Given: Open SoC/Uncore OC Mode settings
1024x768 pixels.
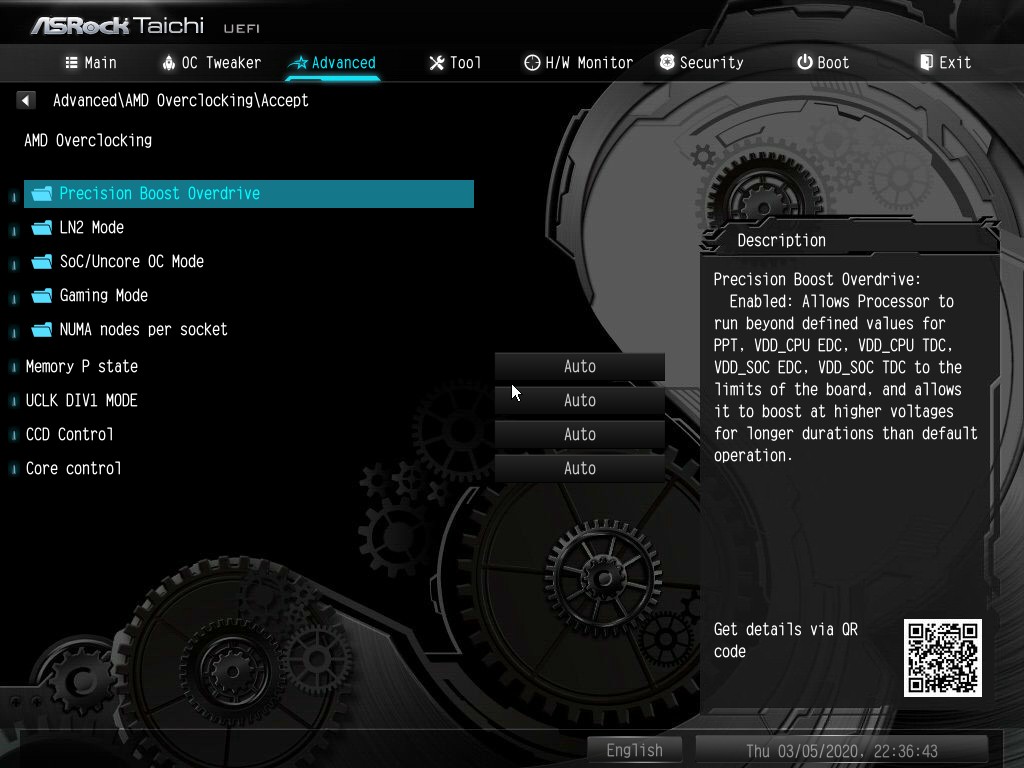Looking at the screenshot, I should [x=131, y=262].
